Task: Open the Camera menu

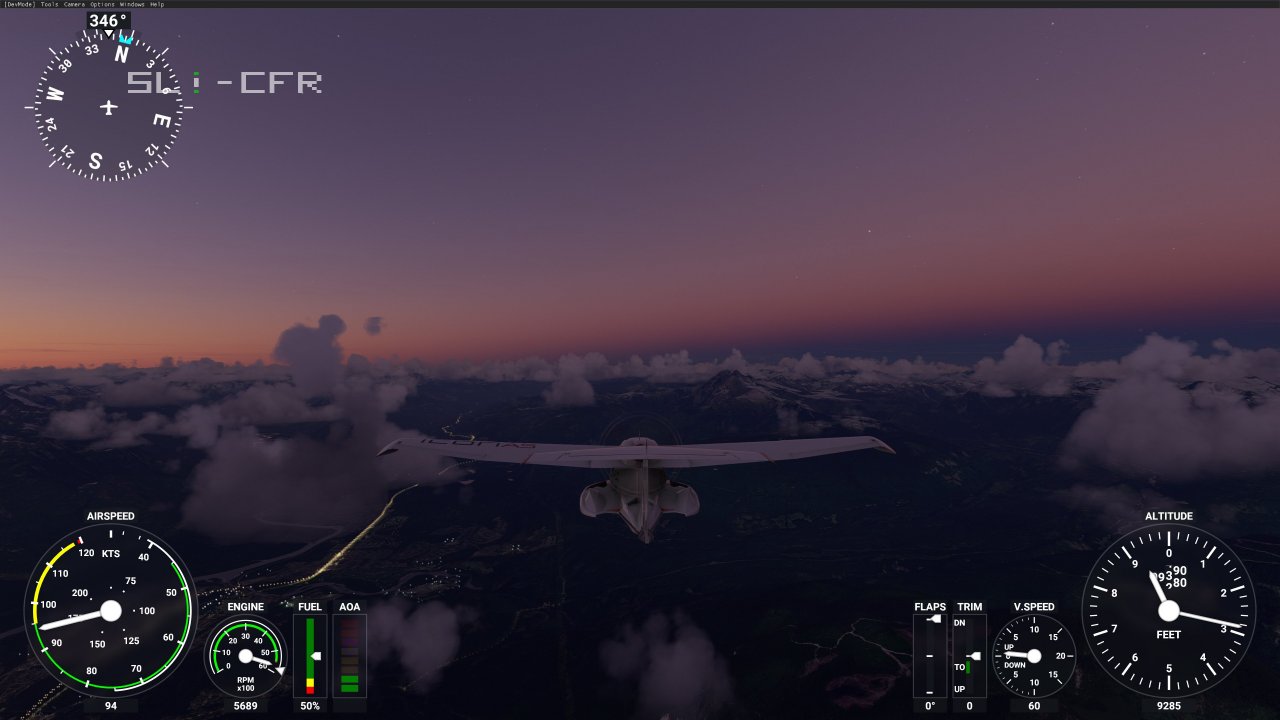Action: [x=75, y=4]
